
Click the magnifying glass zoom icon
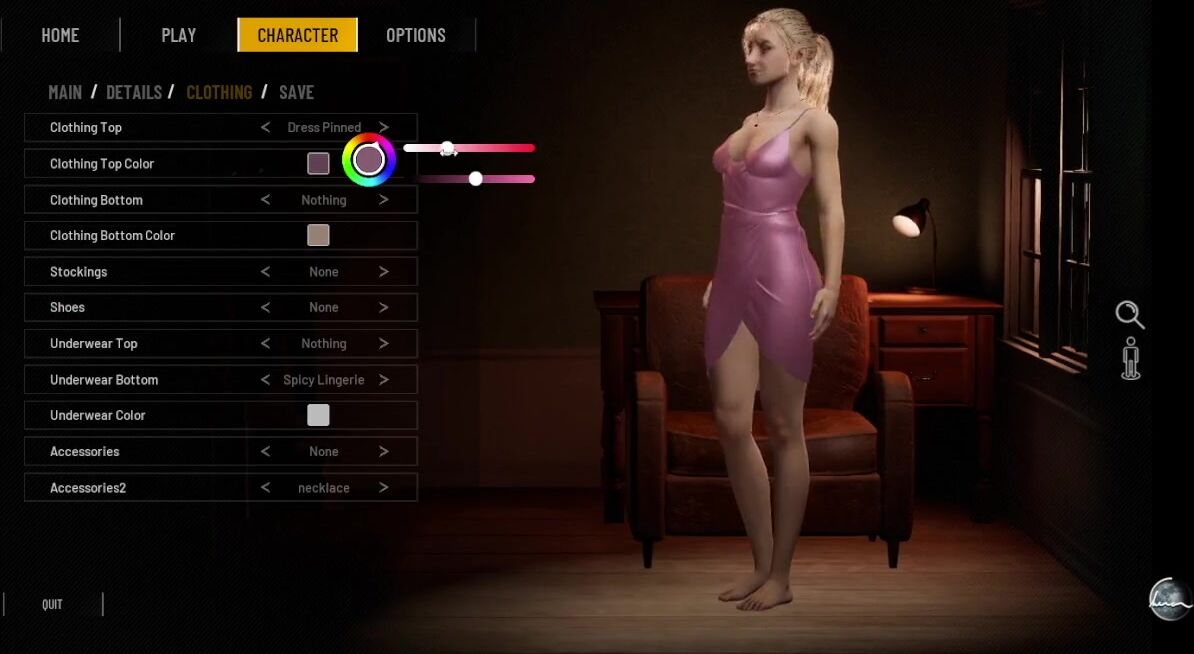tap(1130, 315)
